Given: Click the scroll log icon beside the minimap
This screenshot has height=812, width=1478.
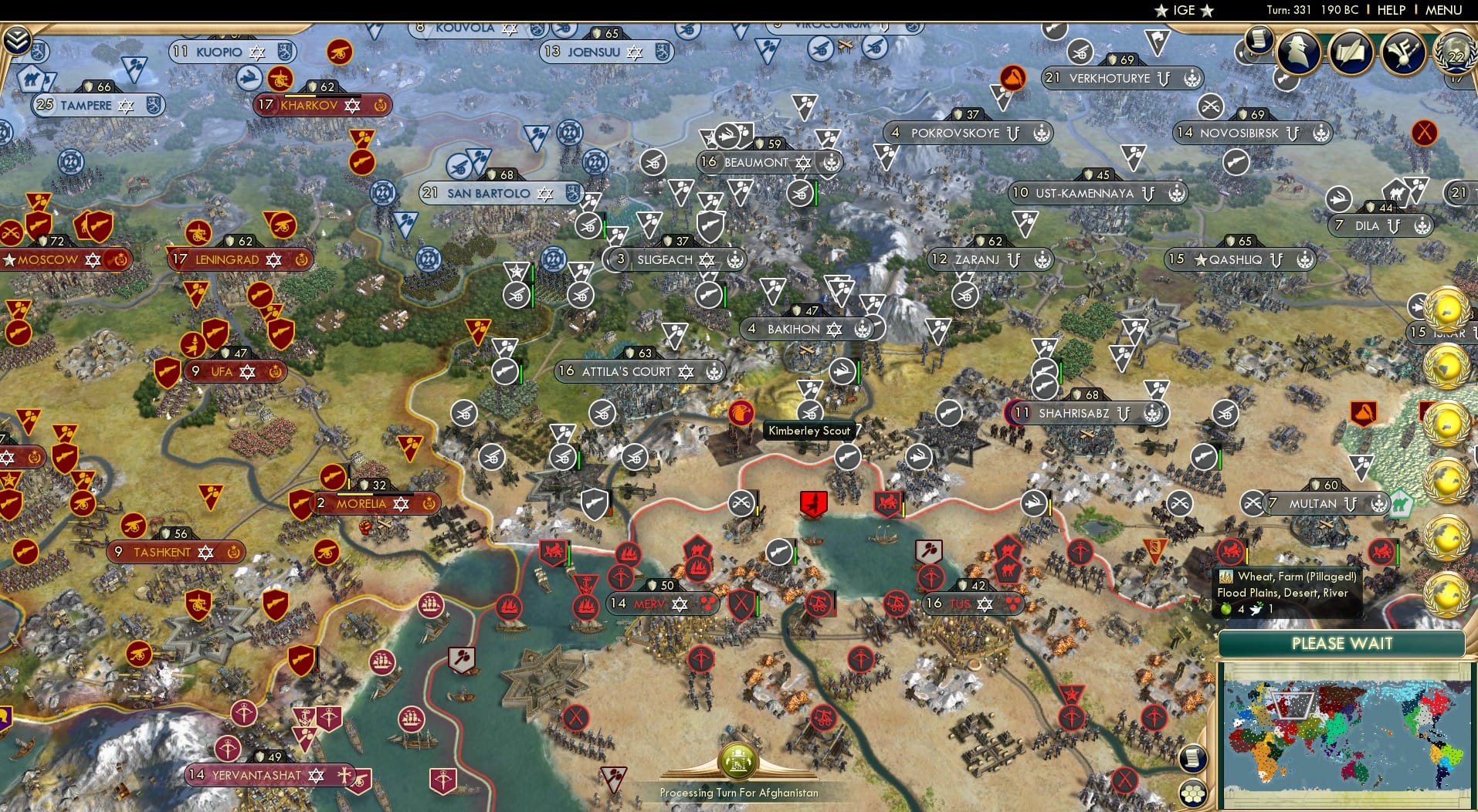Looking at the screenshot, I should [x=1193, y=758].
